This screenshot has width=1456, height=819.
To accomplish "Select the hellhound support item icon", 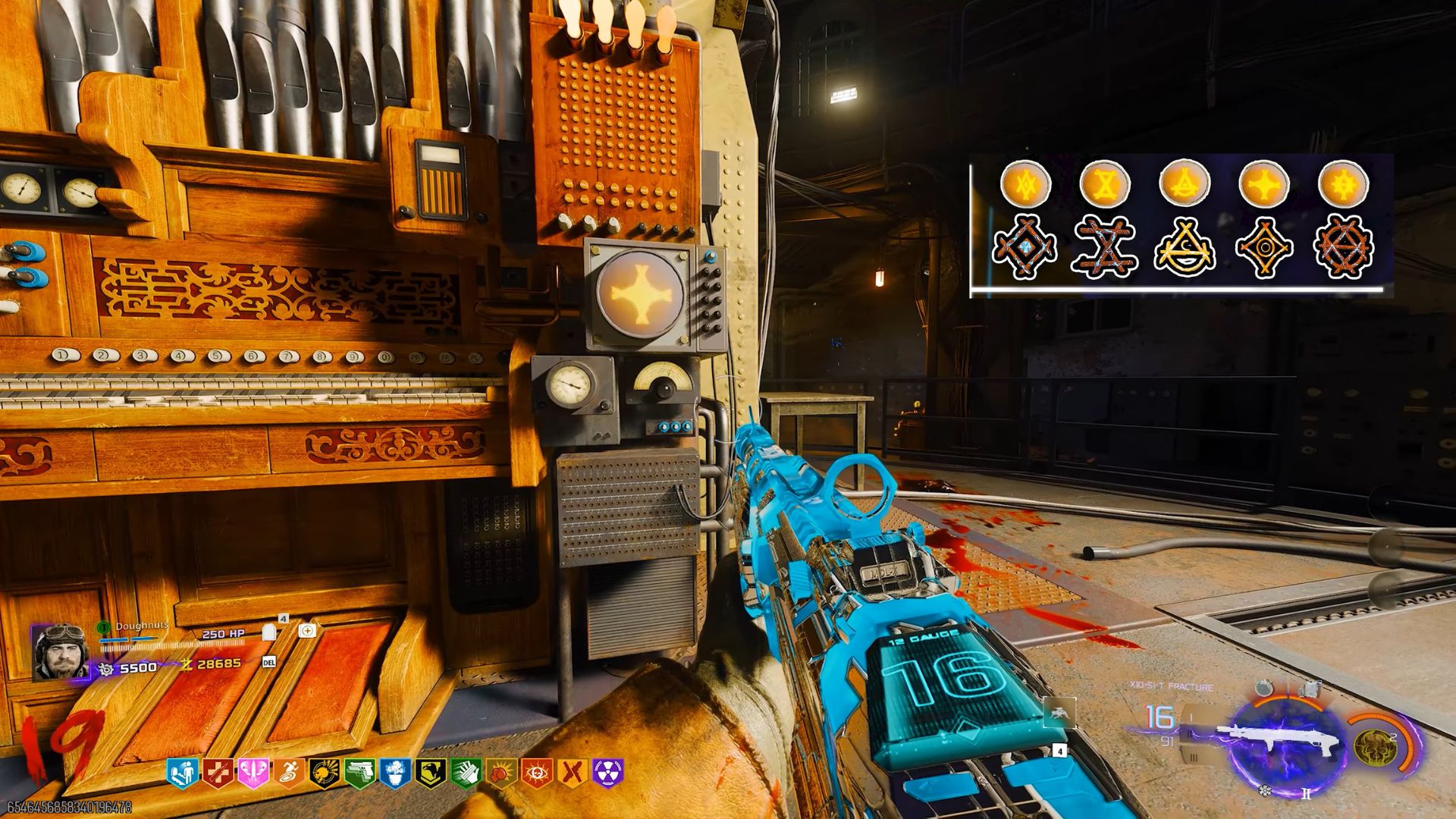I will pyautogui.click(x=1059, y=712).
